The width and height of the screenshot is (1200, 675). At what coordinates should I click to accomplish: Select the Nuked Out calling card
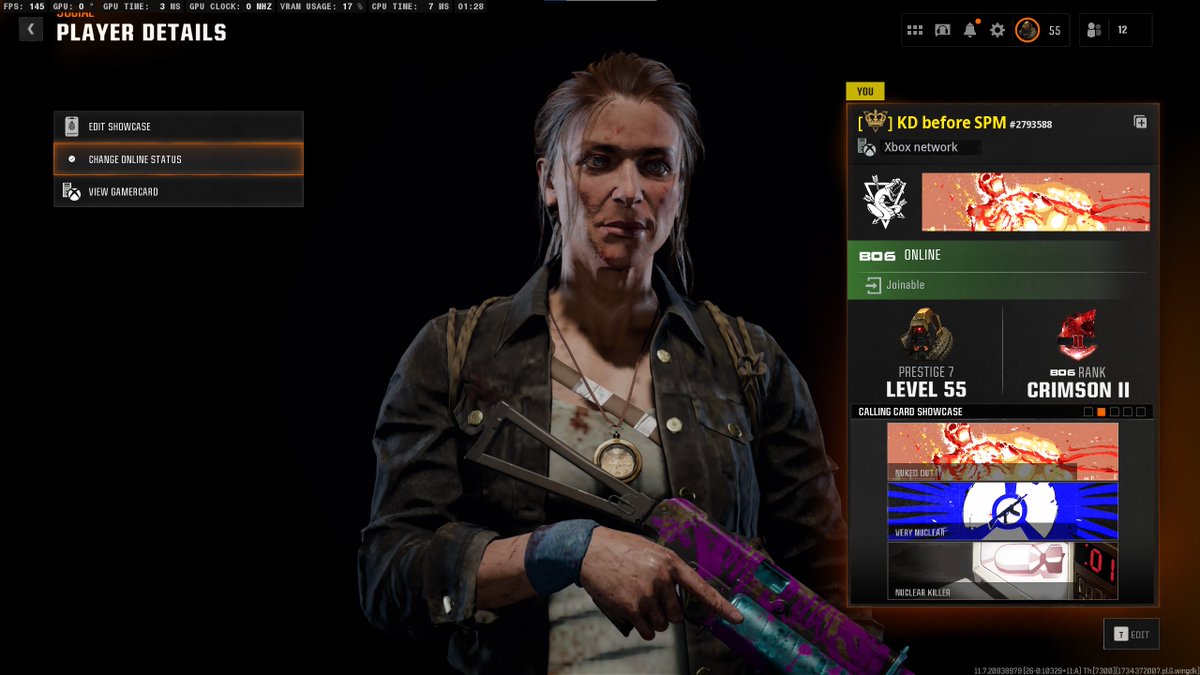click(1002, 451)
